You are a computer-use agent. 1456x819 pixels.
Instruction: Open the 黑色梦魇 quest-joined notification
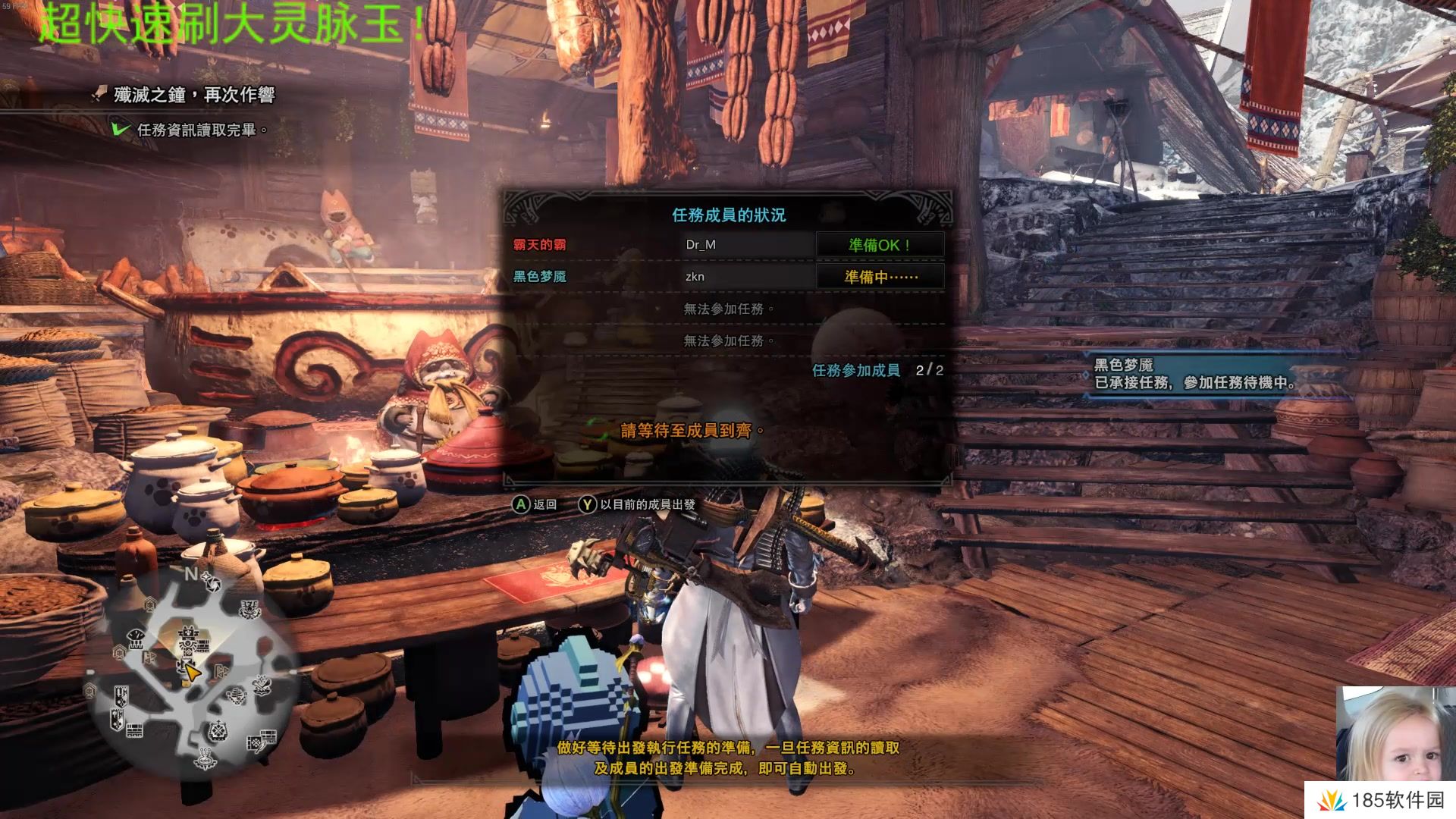tap(1194, 375)
